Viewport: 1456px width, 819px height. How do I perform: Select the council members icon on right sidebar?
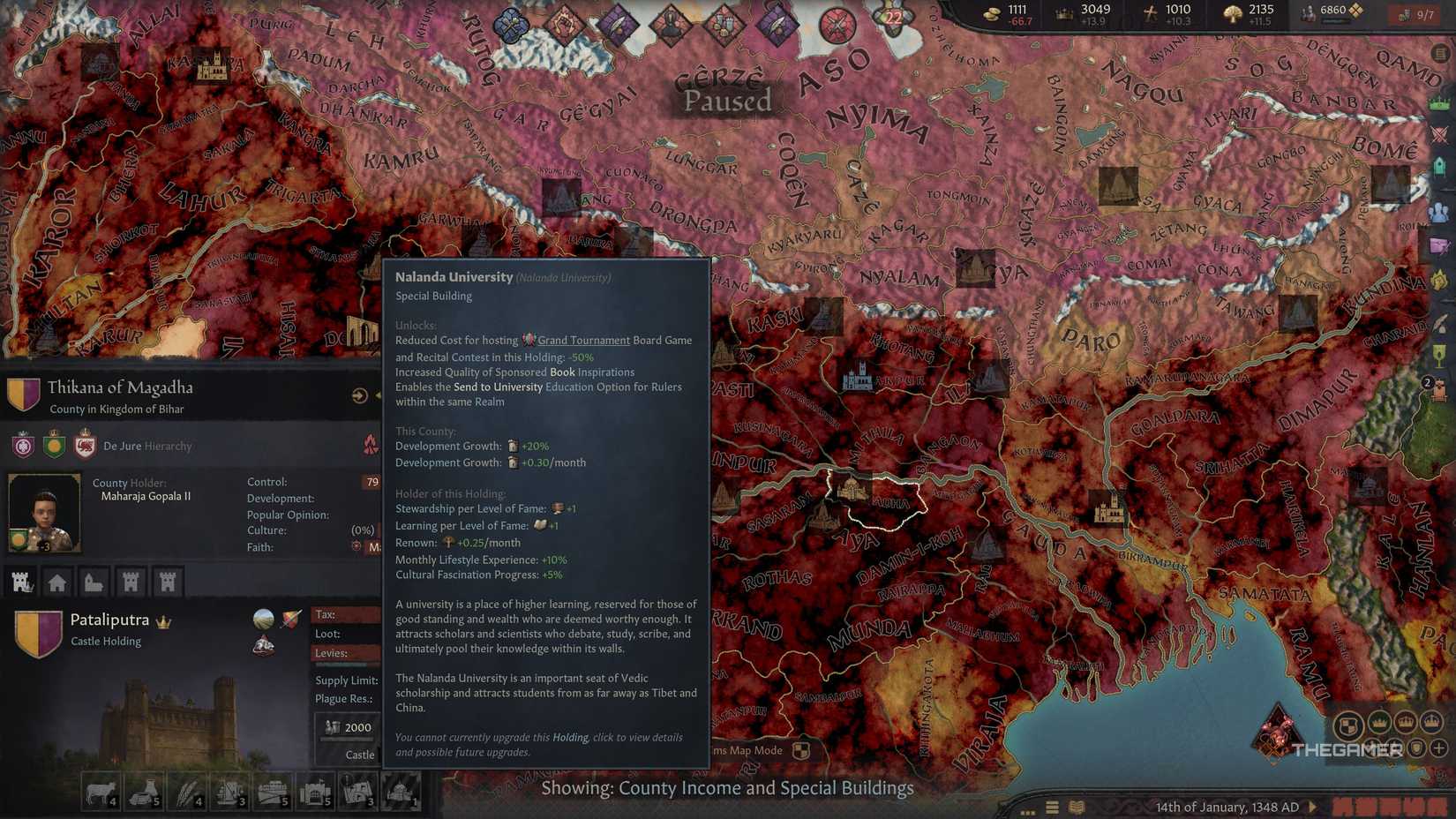(x=1440, y=209)
